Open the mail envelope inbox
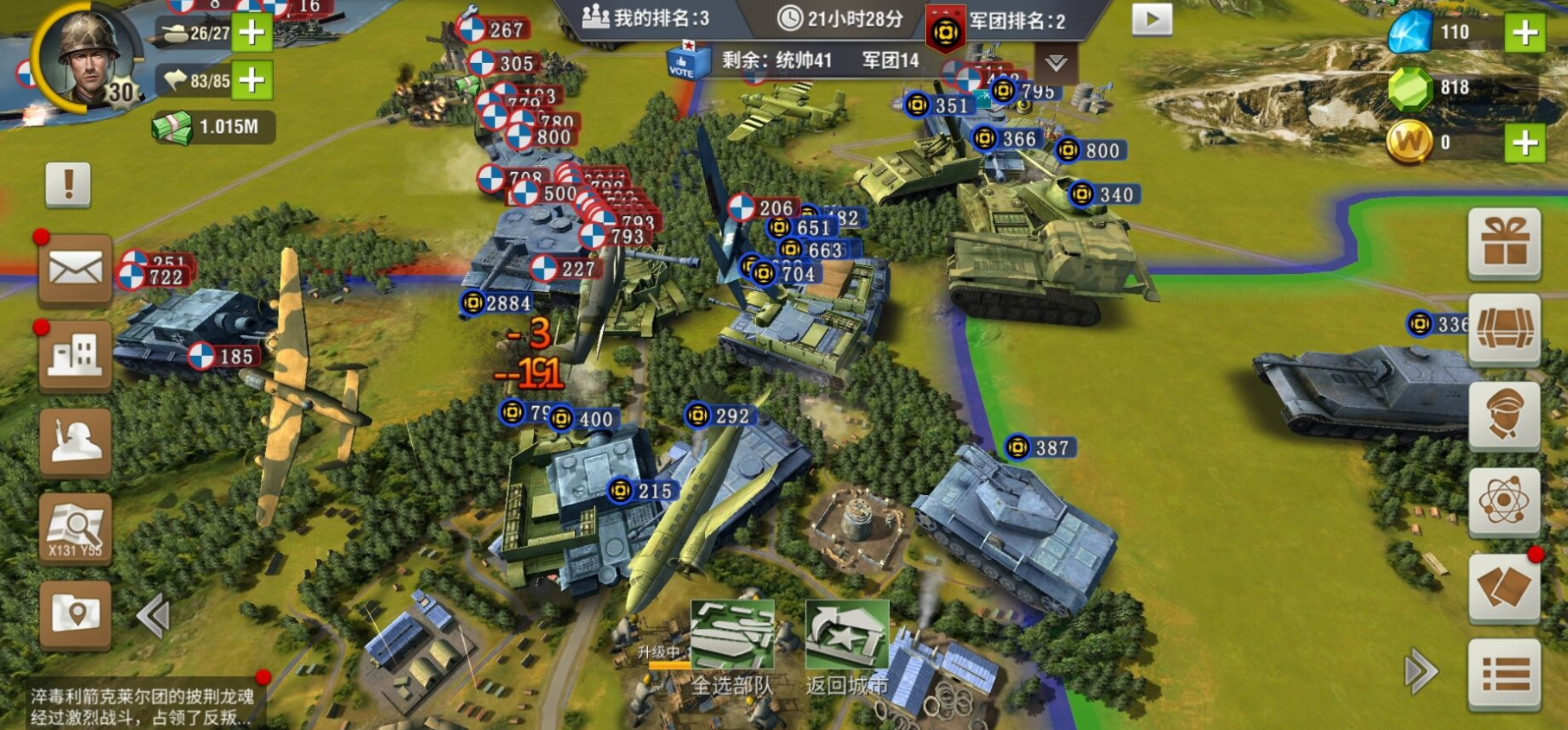1568x730 pixels. pos(75,270)
